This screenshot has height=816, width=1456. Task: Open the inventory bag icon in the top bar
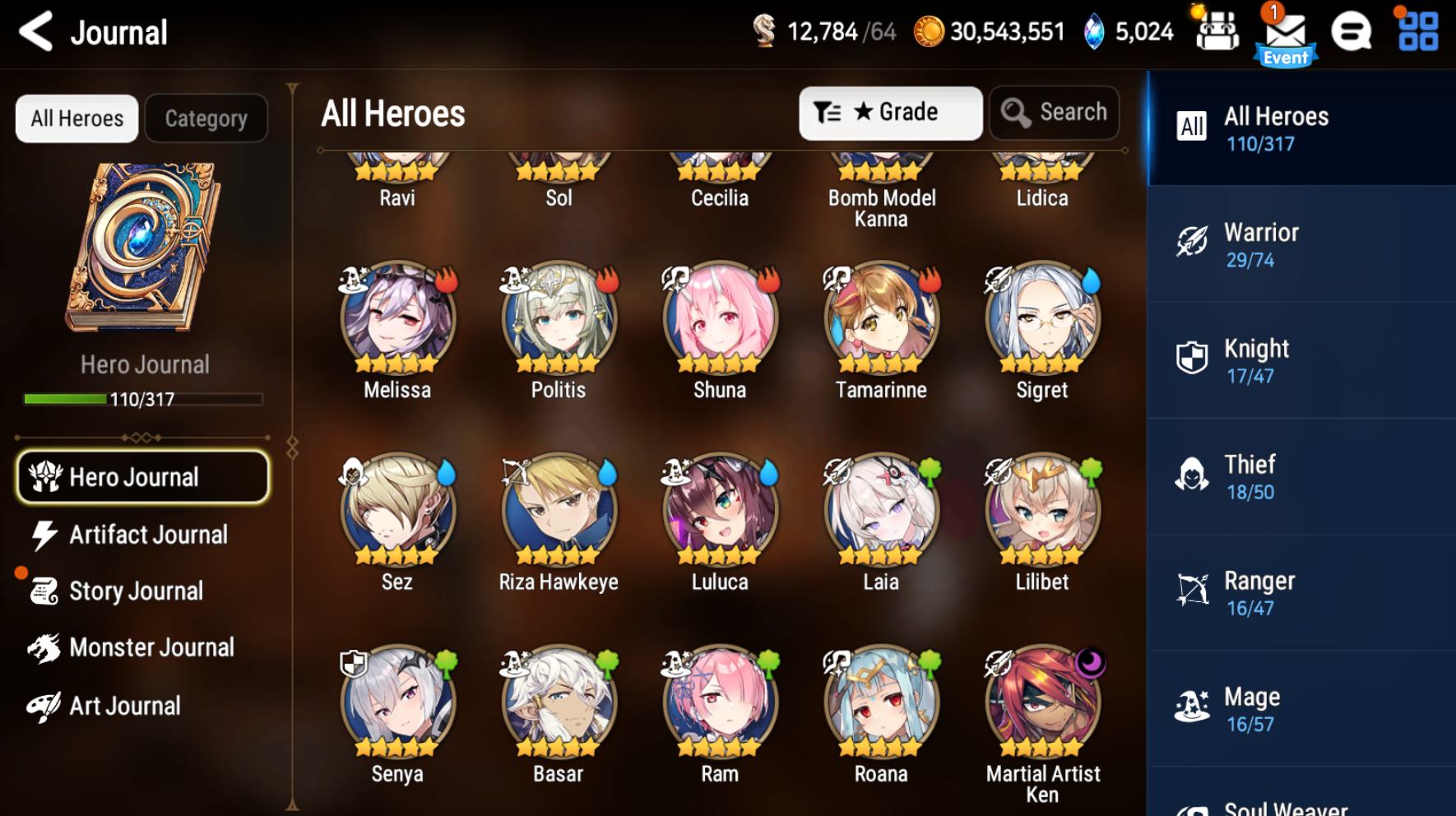pos(1216,31)
